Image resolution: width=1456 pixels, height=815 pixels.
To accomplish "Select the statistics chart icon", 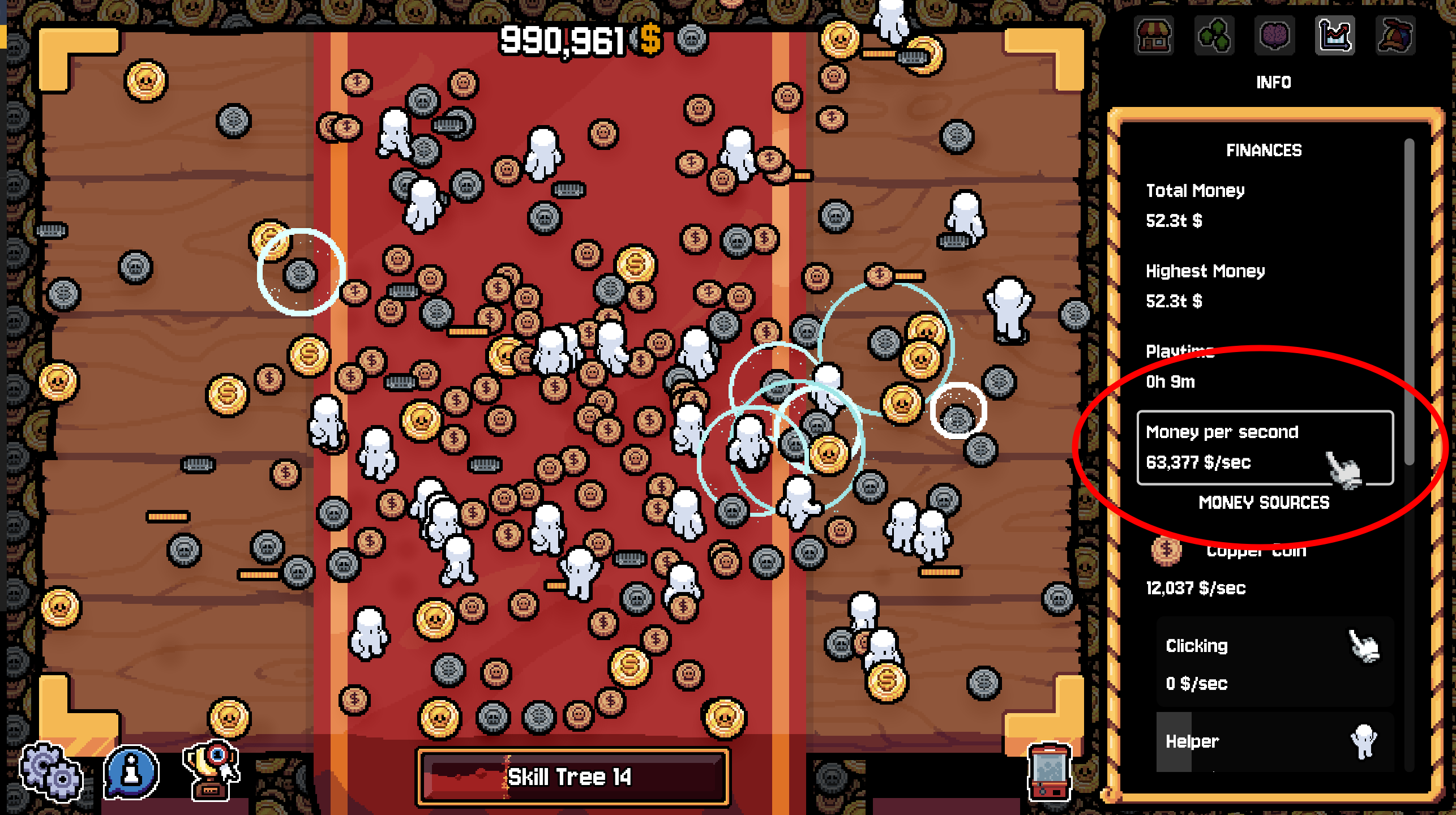I will (1335, 36).
